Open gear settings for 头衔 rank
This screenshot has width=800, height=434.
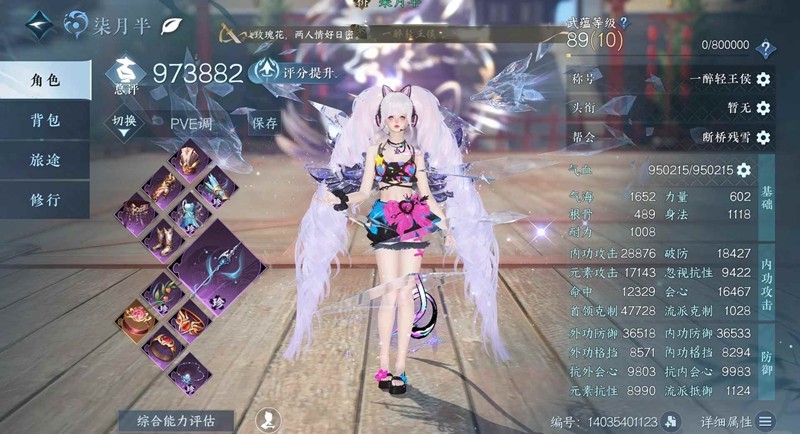click(763, 108)
